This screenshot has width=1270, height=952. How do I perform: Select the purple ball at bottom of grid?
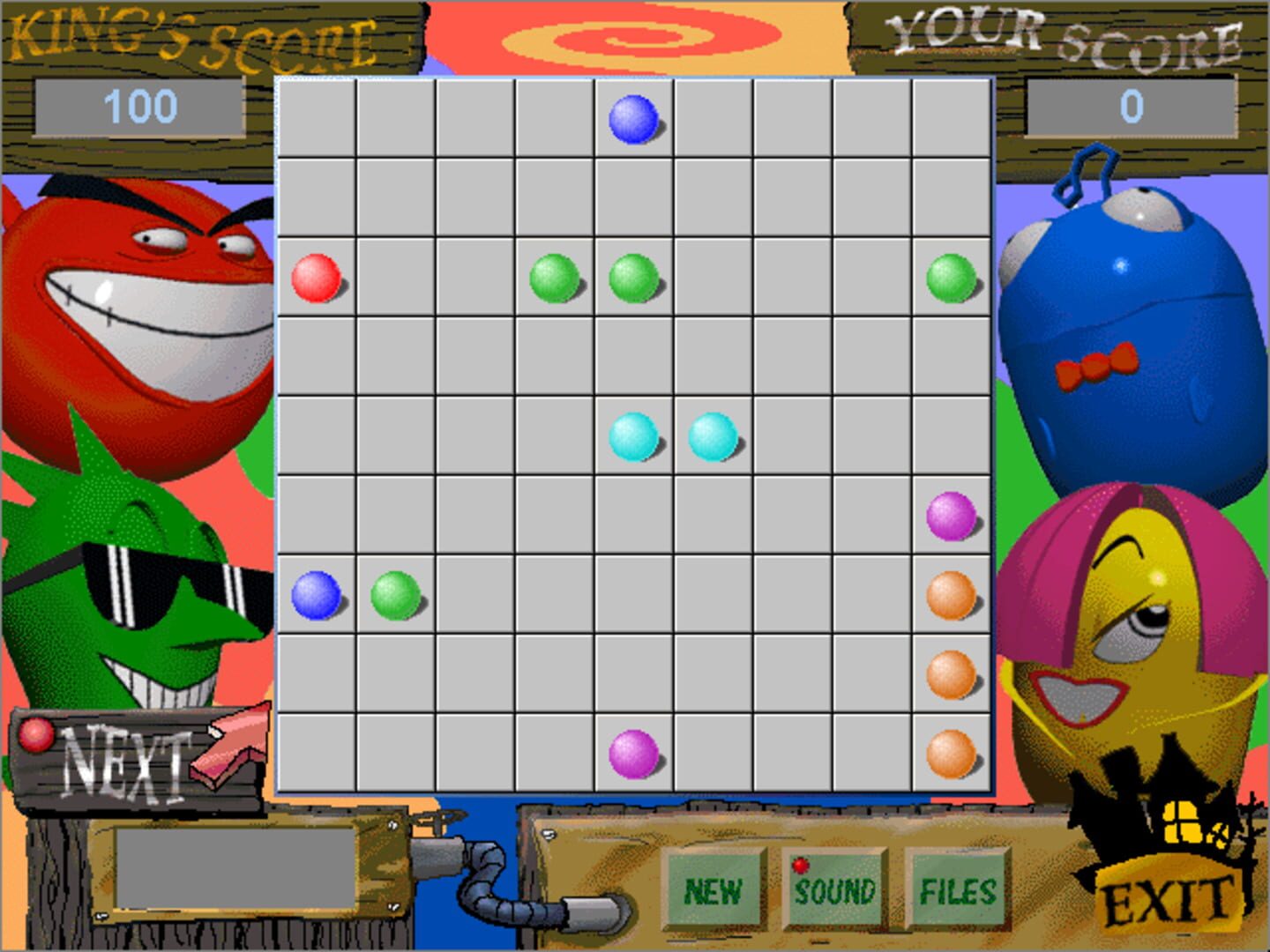click(634, 754)
